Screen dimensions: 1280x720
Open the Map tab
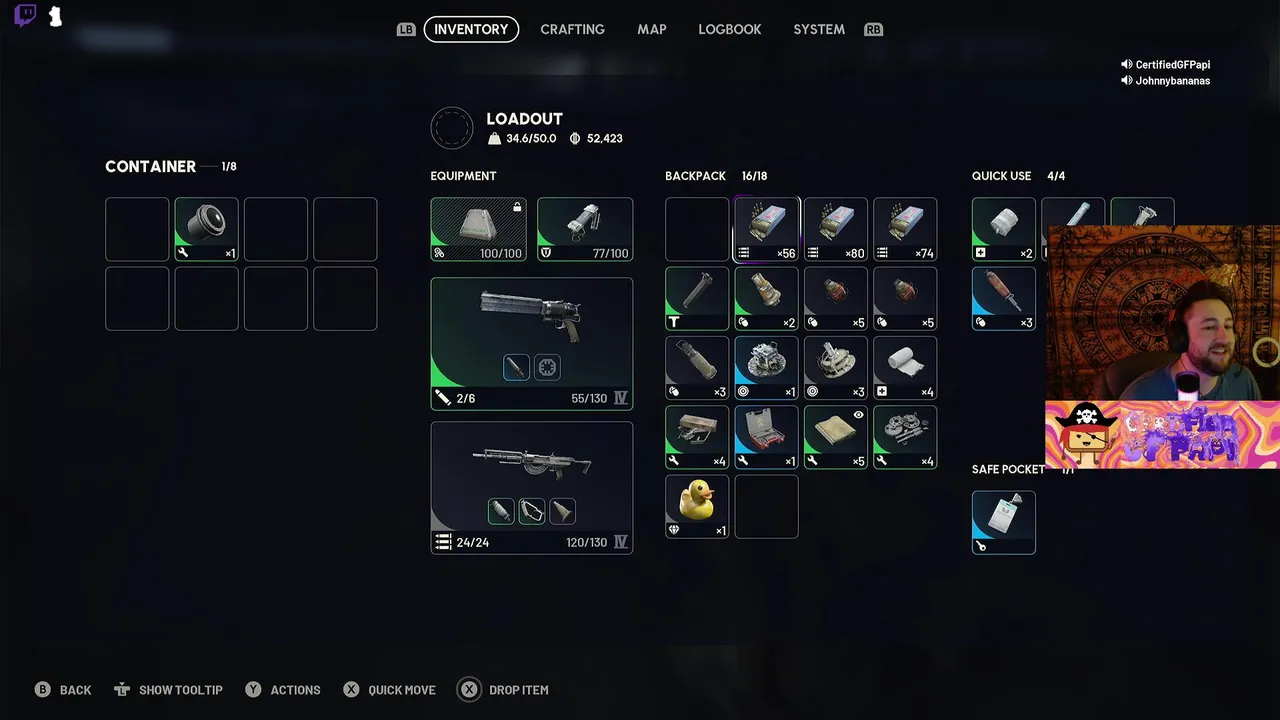click(652, 29)
